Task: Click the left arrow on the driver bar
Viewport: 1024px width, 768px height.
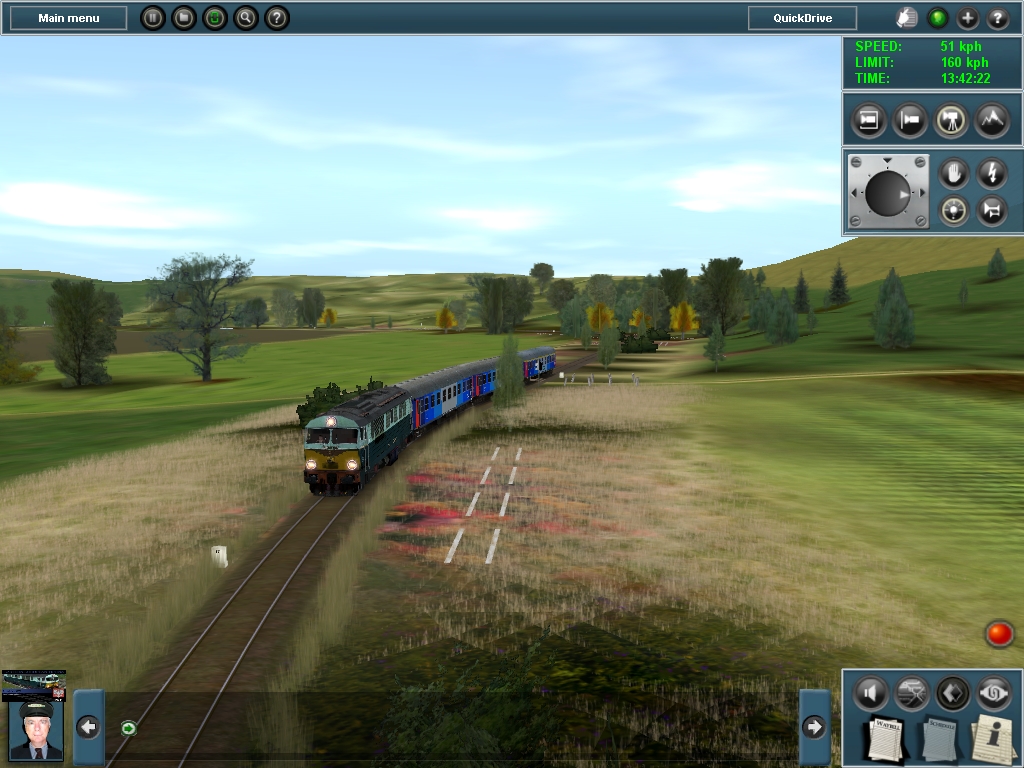Action: point(88,727)
